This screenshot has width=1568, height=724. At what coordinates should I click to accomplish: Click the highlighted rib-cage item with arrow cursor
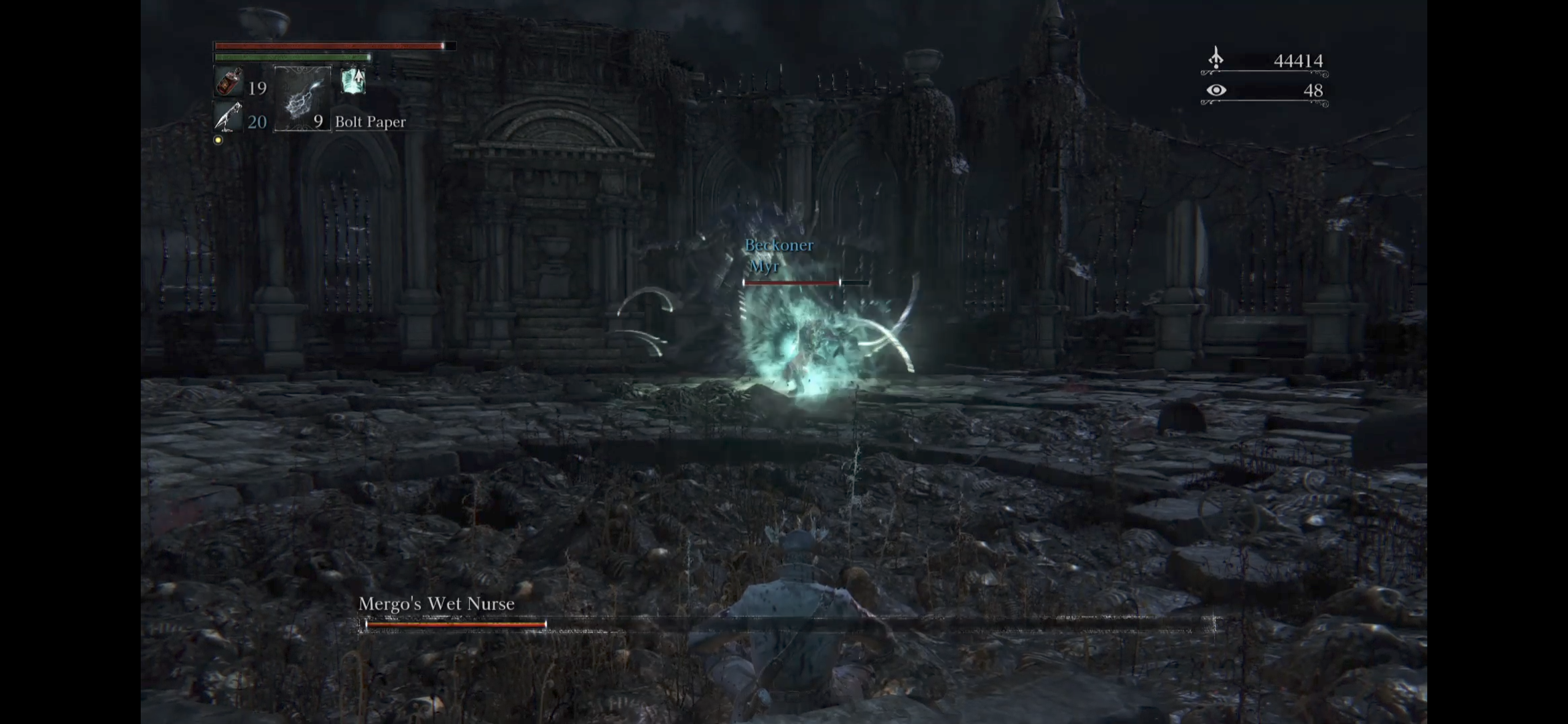(x=354, y=82)
